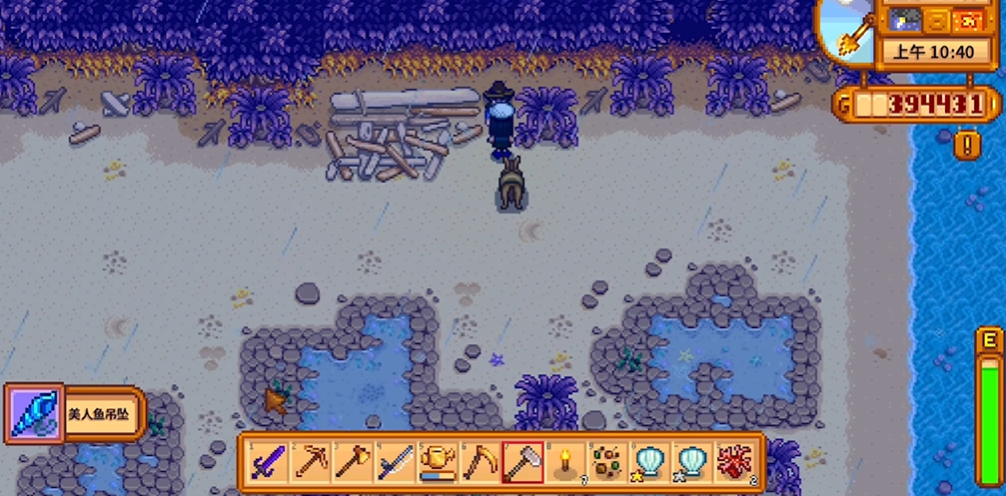1006x496 pixels.
Task: Select the gold-star clam shell
Action: [x=649, y=462]
